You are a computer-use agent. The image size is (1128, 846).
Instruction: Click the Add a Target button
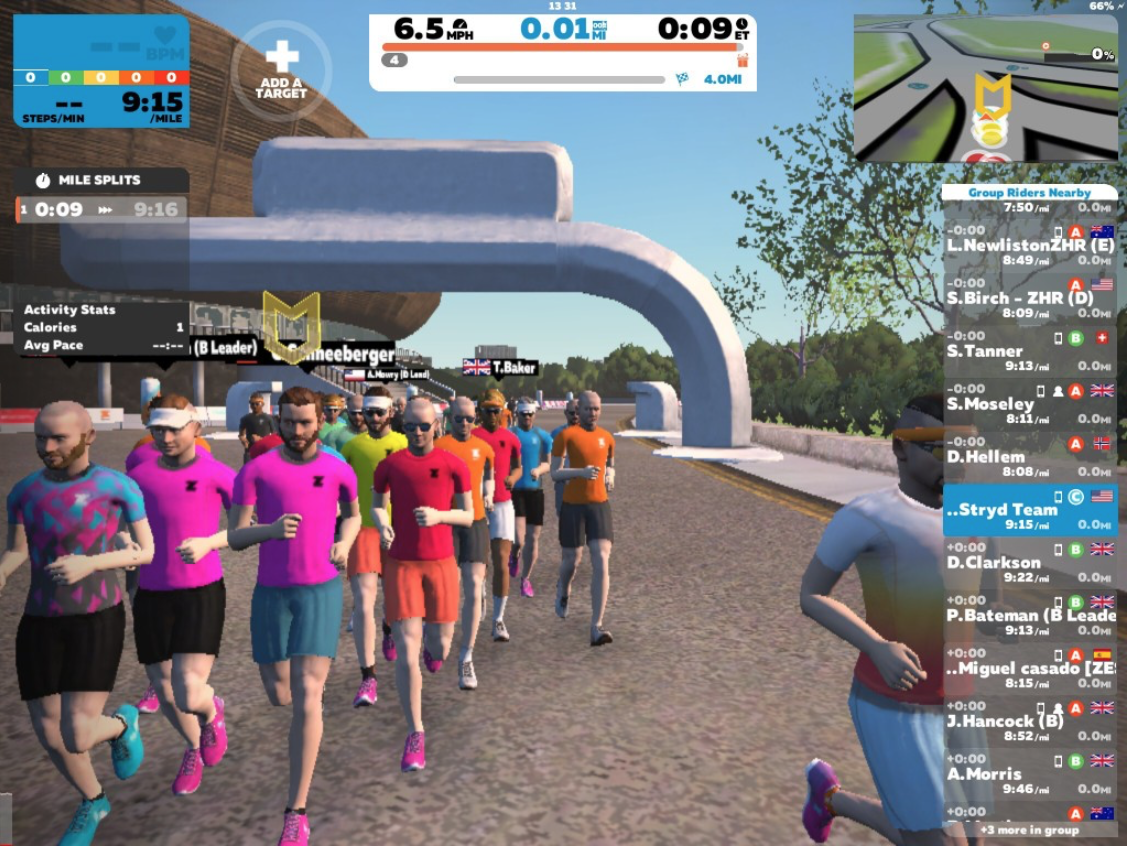coord(281,70)
